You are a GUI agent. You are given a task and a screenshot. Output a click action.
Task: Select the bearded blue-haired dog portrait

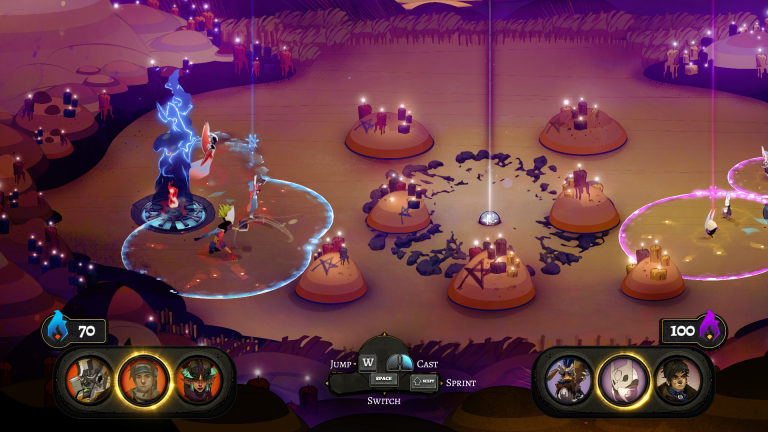tap(569, 381)
